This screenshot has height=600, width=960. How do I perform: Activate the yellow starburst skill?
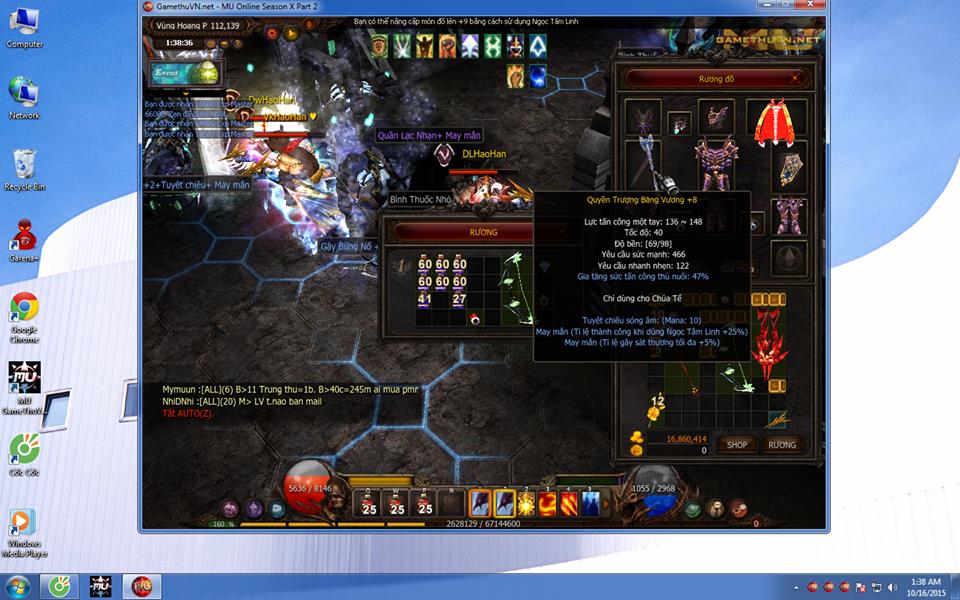point(527,503)
